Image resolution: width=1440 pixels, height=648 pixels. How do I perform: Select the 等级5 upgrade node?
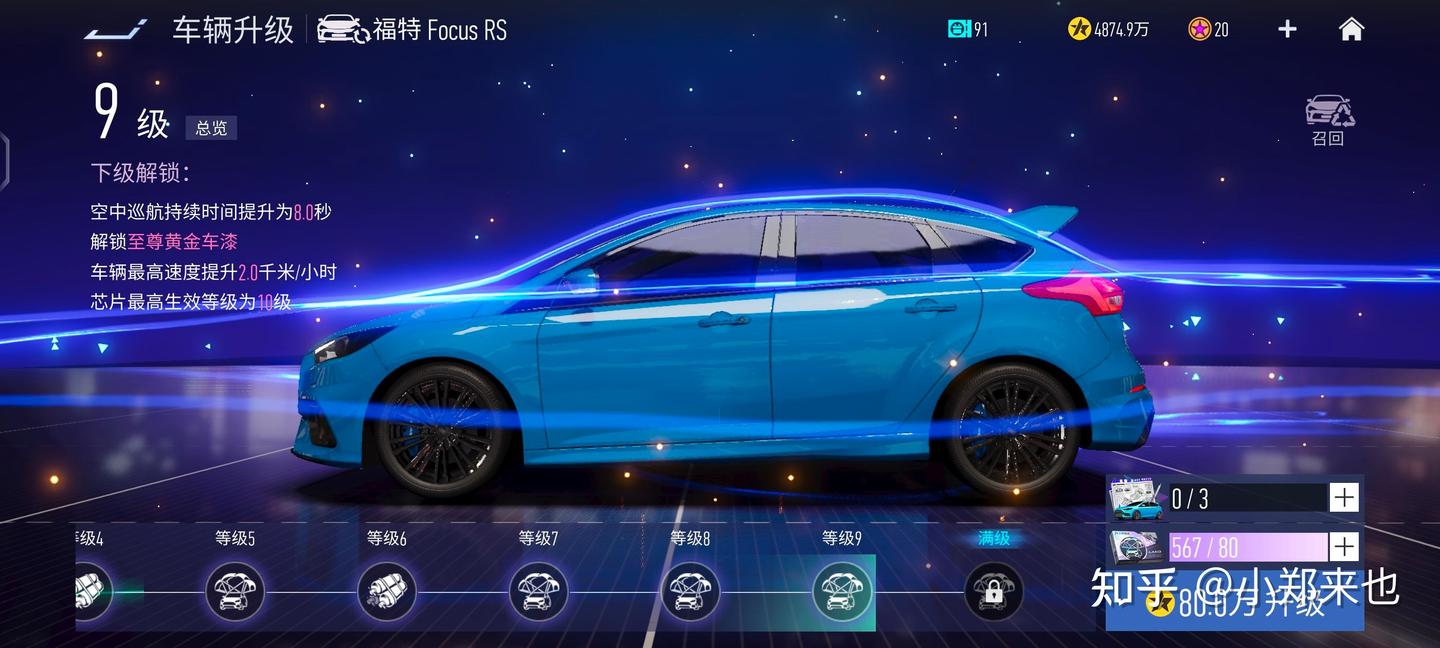(x=235, y=591)
